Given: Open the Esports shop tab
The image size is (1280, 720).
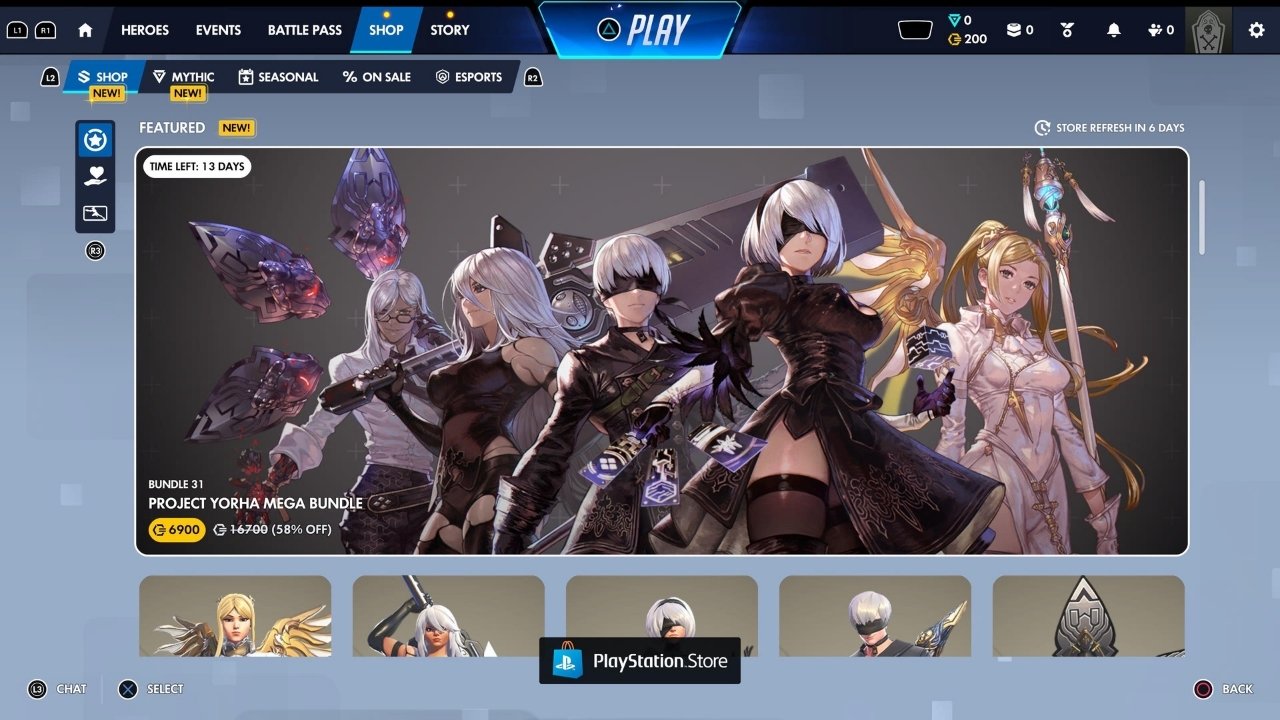Looking at the screenshot, I should pyautogui.click(x=469, y=77).
